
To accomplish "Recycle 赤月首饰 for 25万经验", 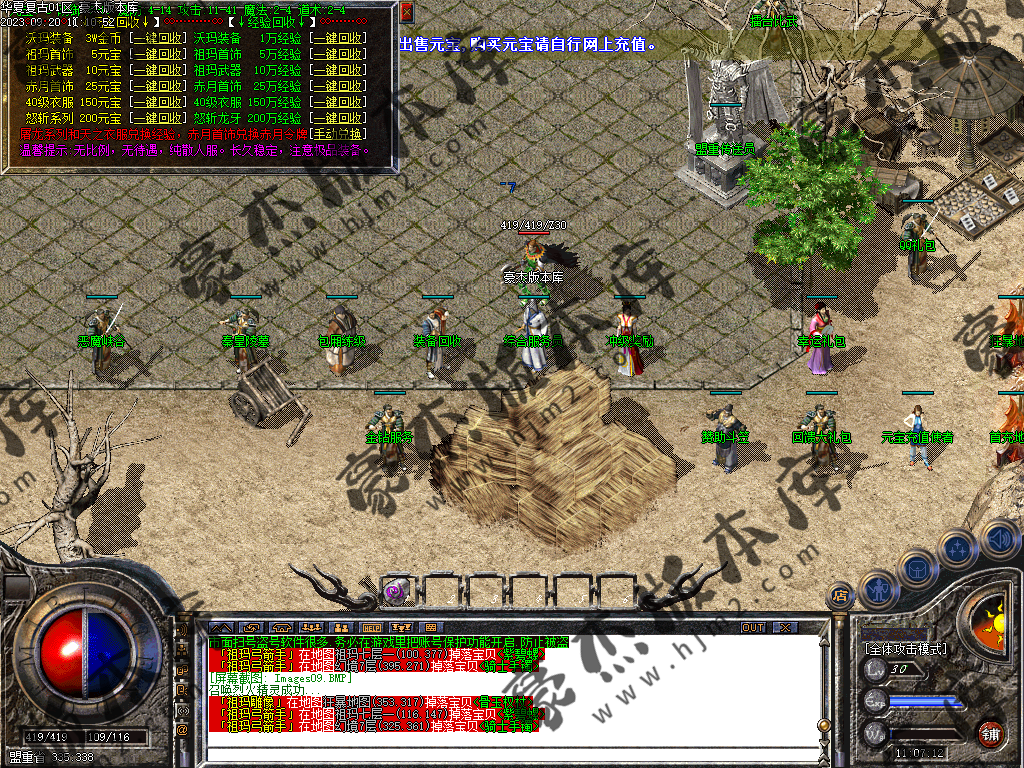I will [336, 86].
